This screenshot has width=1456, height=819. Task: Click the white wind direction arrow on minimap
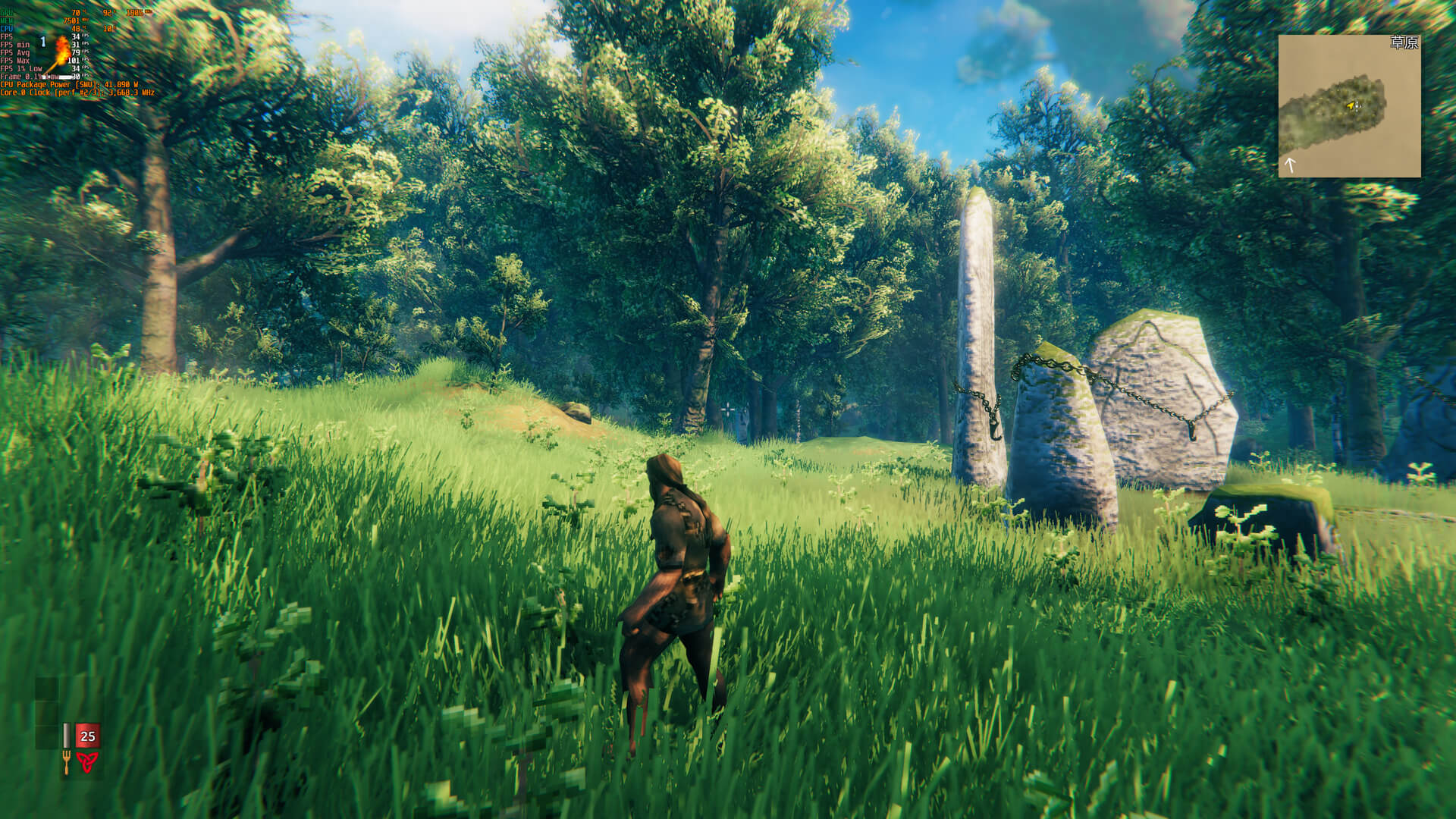click(x=1290, y=164)
